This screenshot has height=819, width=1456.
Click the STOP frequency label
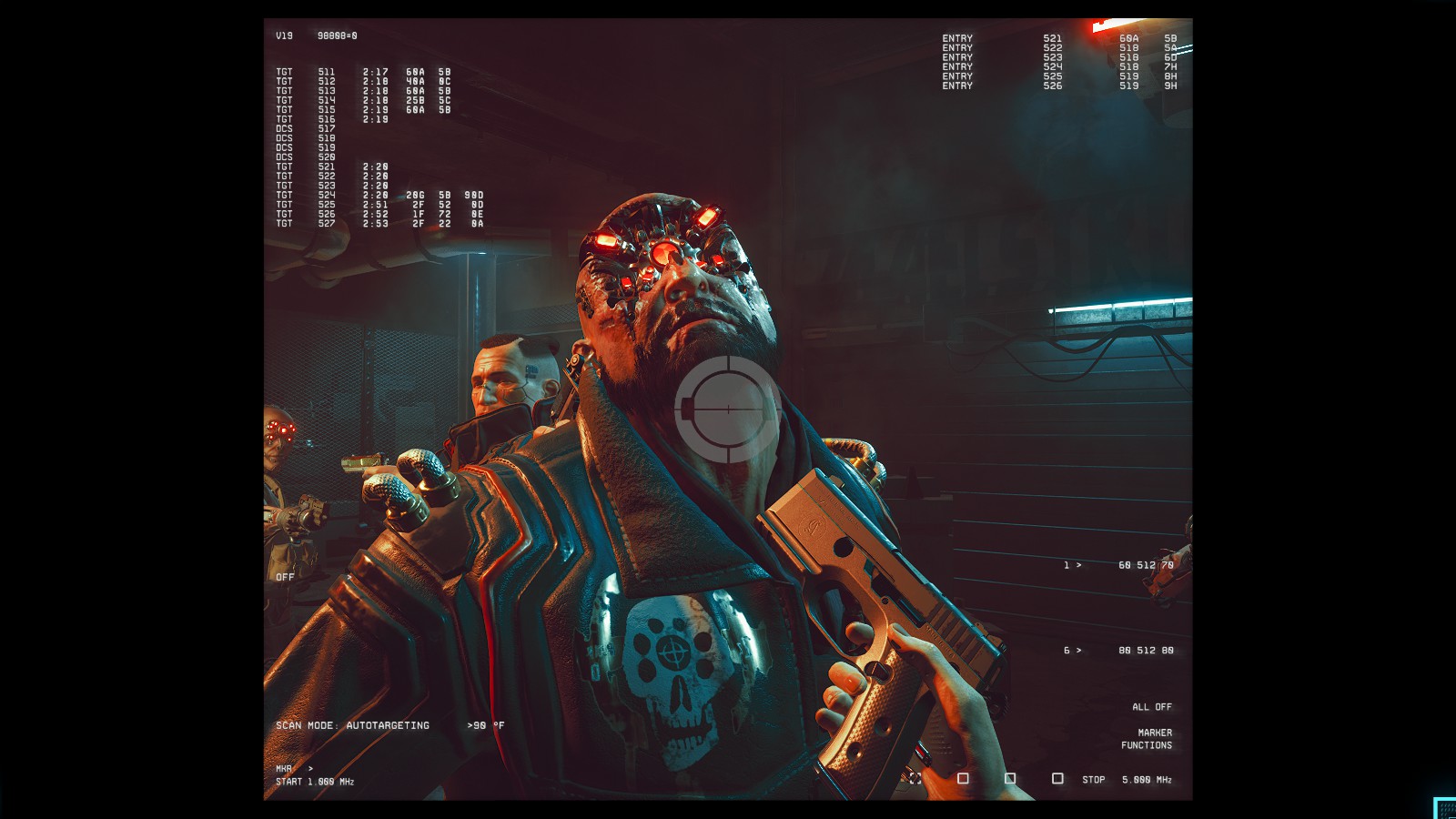point(1093,780)
